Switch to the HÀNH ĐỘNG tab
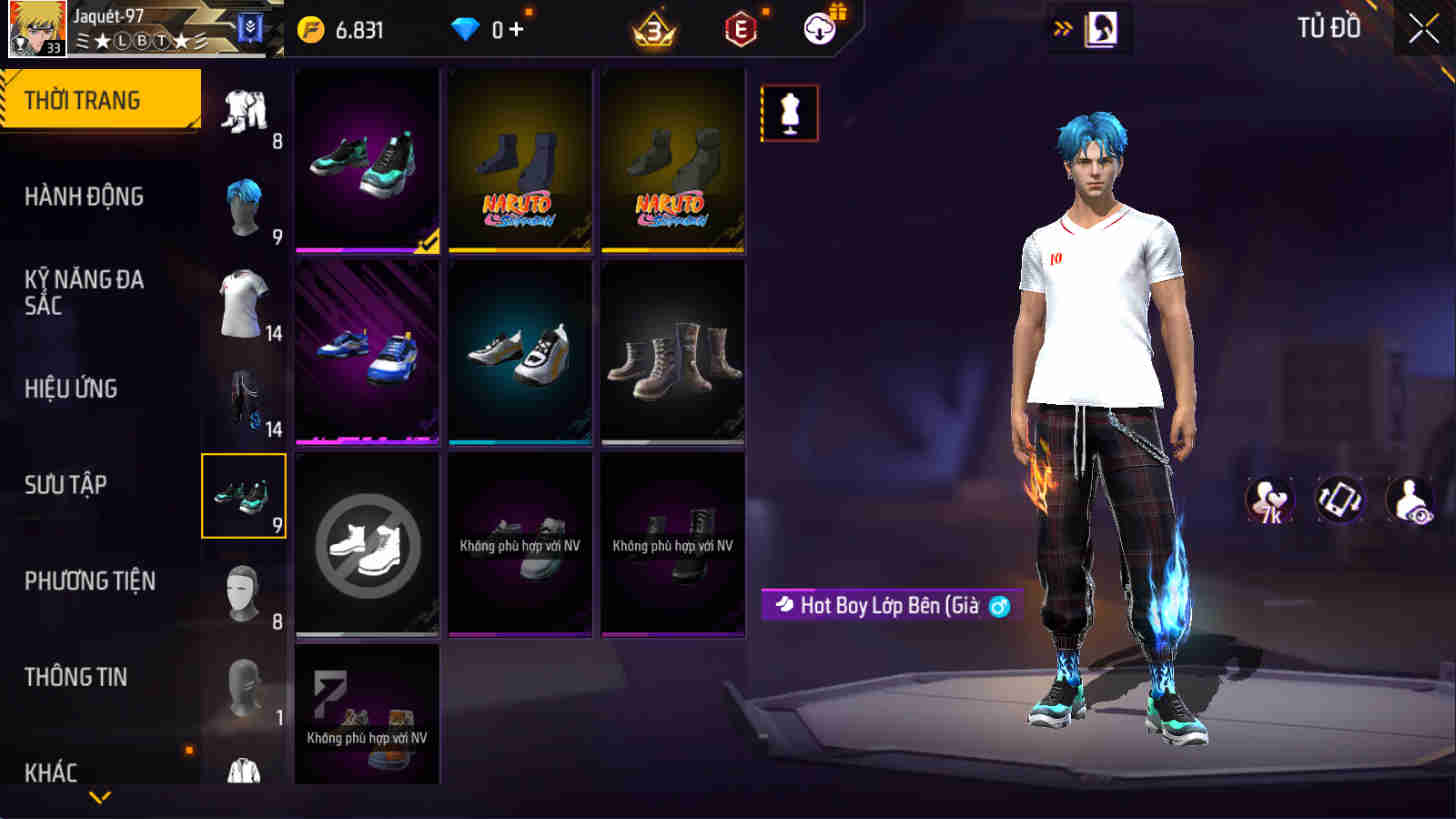The width and height of the screenshot is (1456, 819). point(85,197)
